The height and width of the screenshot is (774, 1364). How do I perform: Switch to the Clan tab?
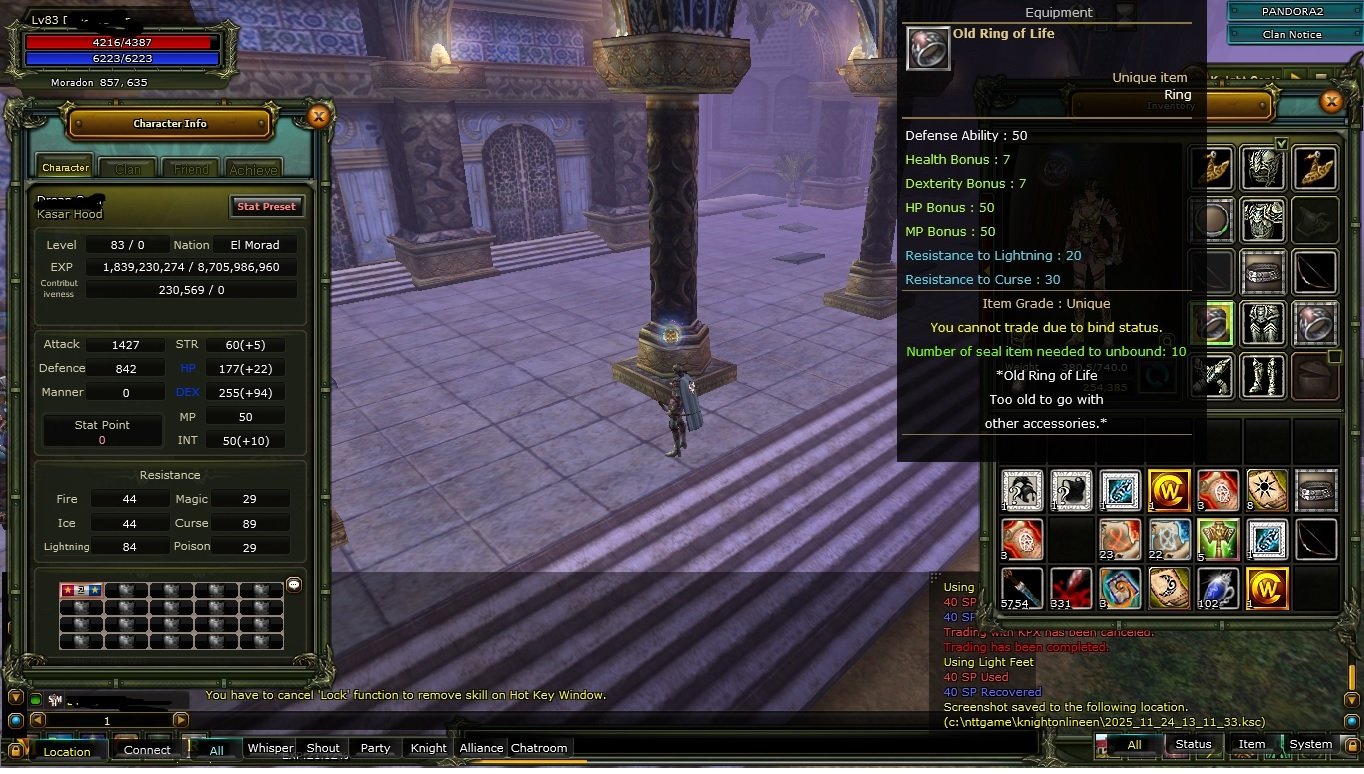[x=128, y=169]
